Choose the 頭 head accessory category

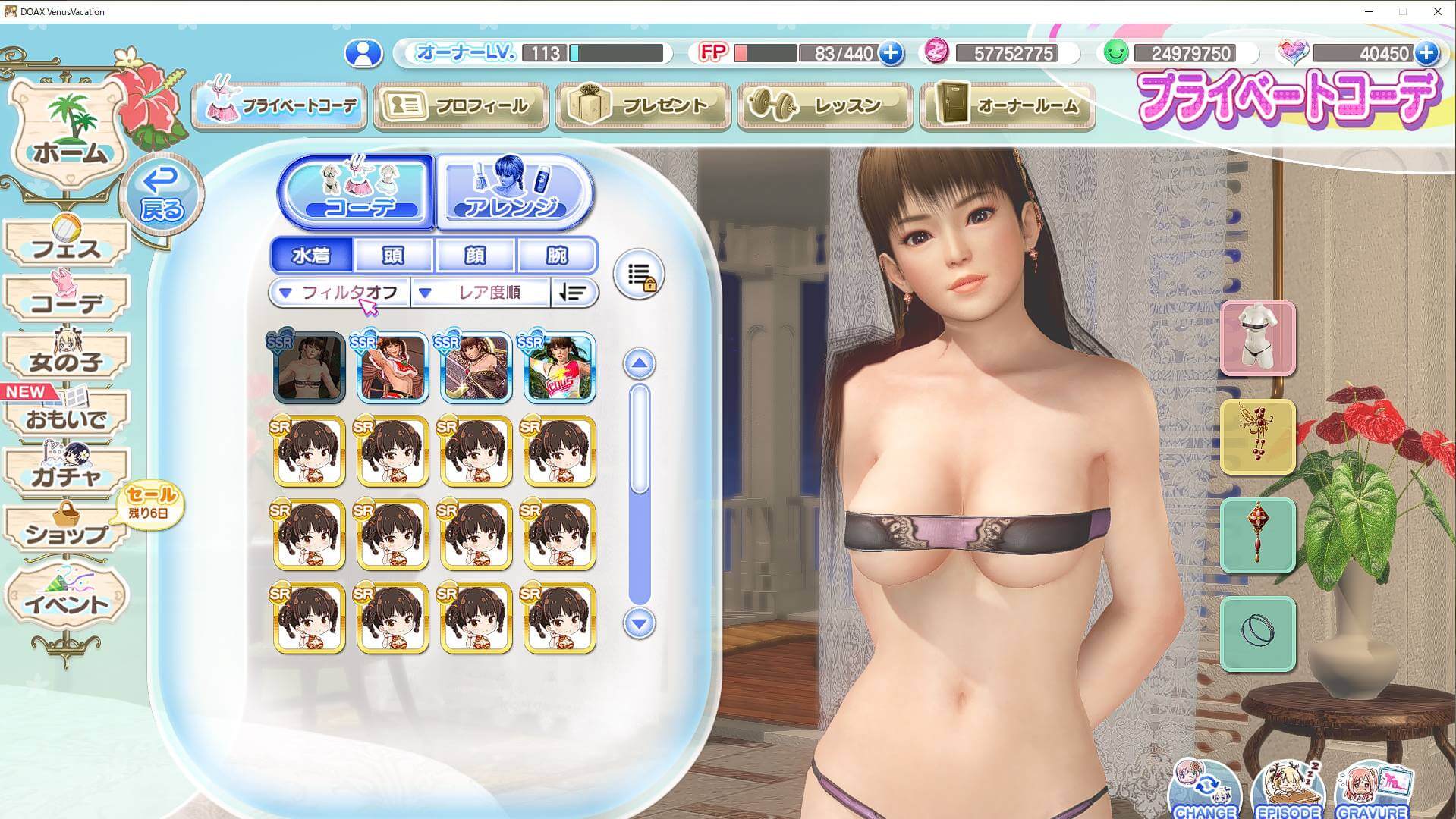pyautogui.click(x=393, y=256)
